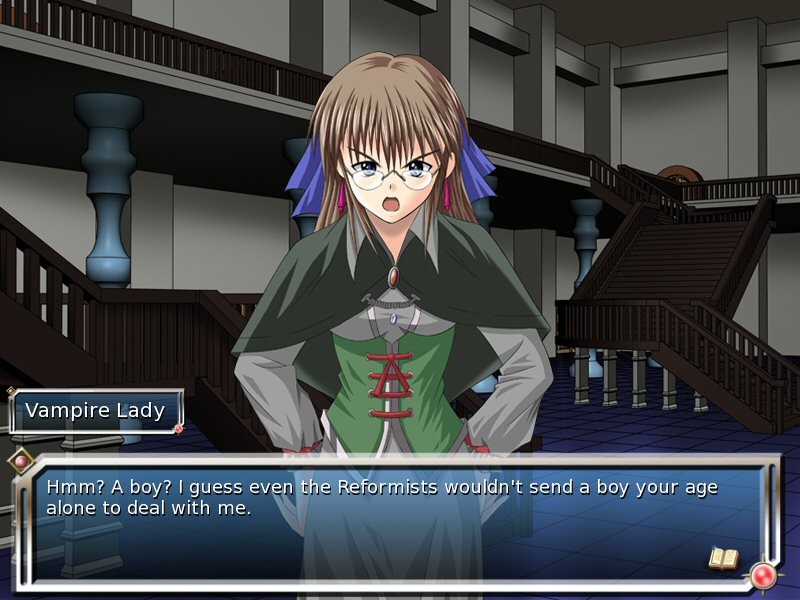The height and width of the screenshot is (600, 800).
Task: Open the book icon in the dialogue box
Action: click(x=723, y=557)
